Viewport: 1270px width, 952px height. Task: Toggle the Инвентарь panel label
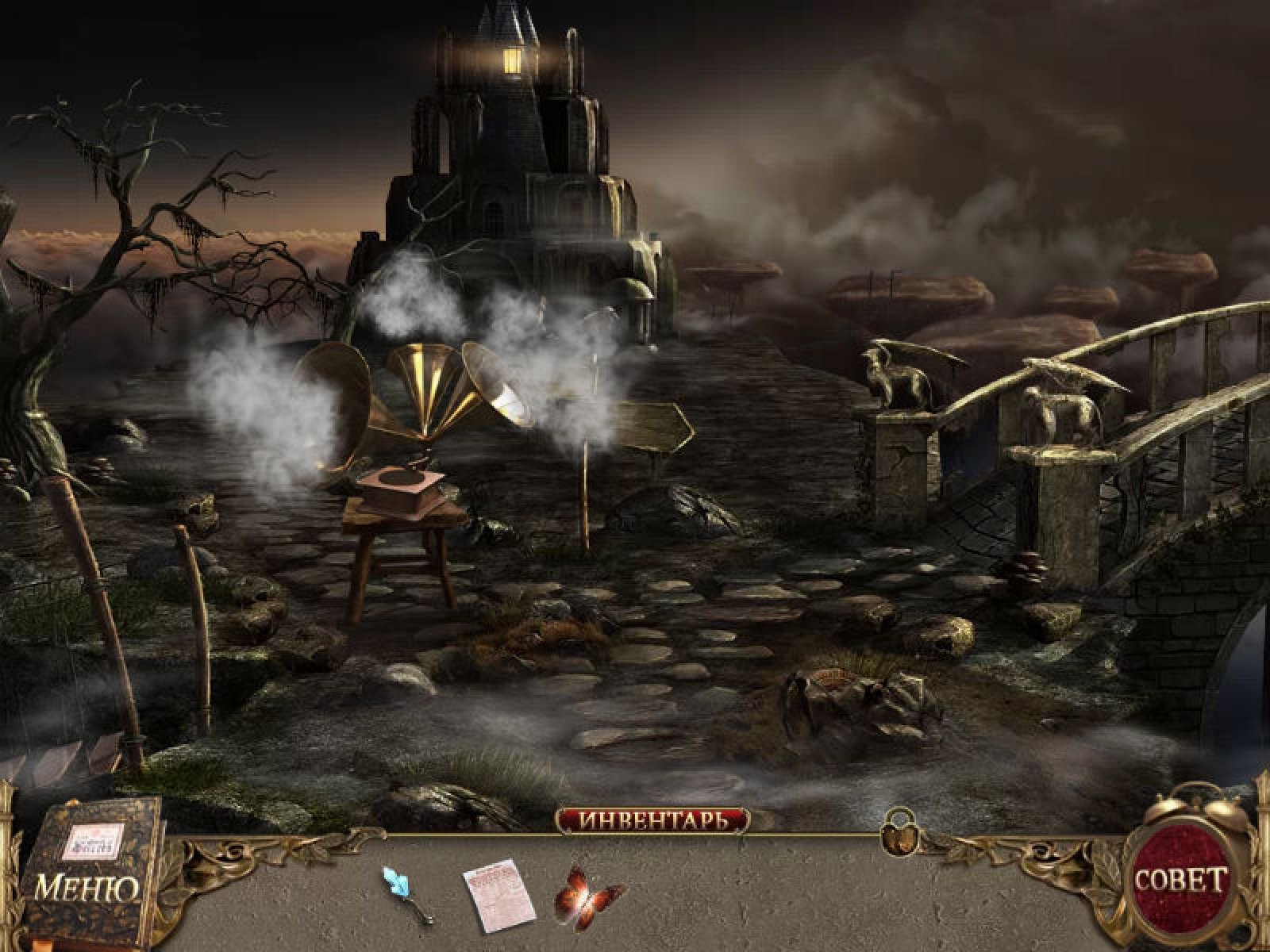(652, 820)
